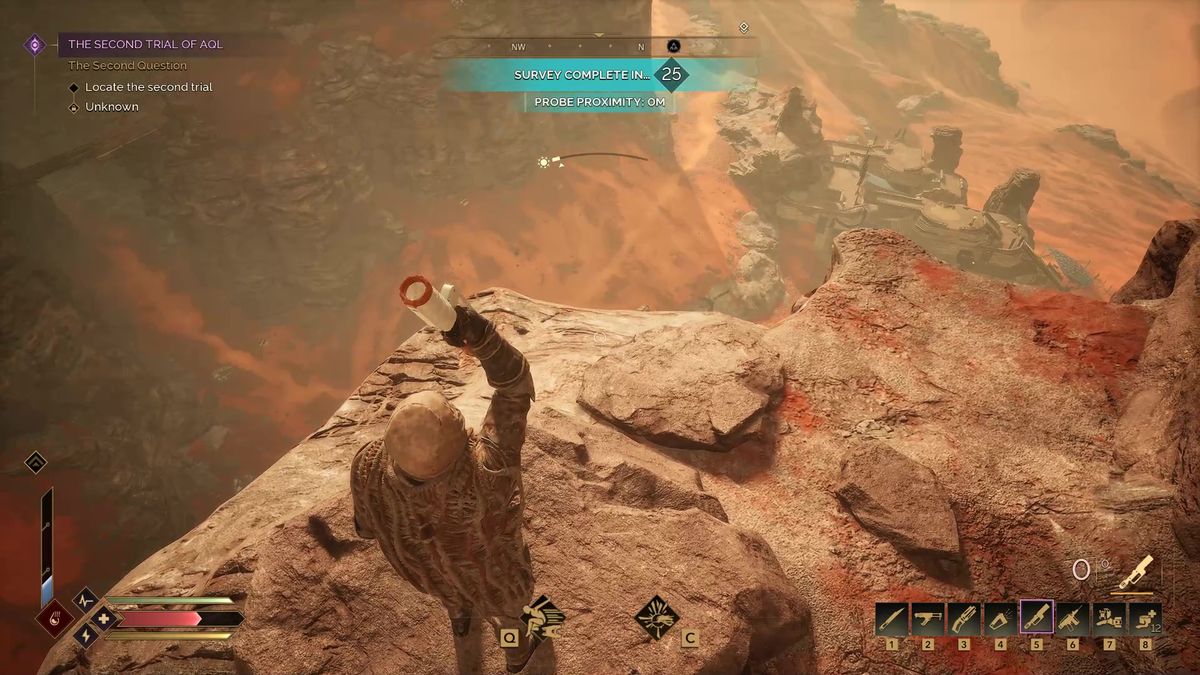Image resolution: width=1200 pixels, height=675 pixels.
Task: Click the hydration water drop icon
Action: coord(54,618)
